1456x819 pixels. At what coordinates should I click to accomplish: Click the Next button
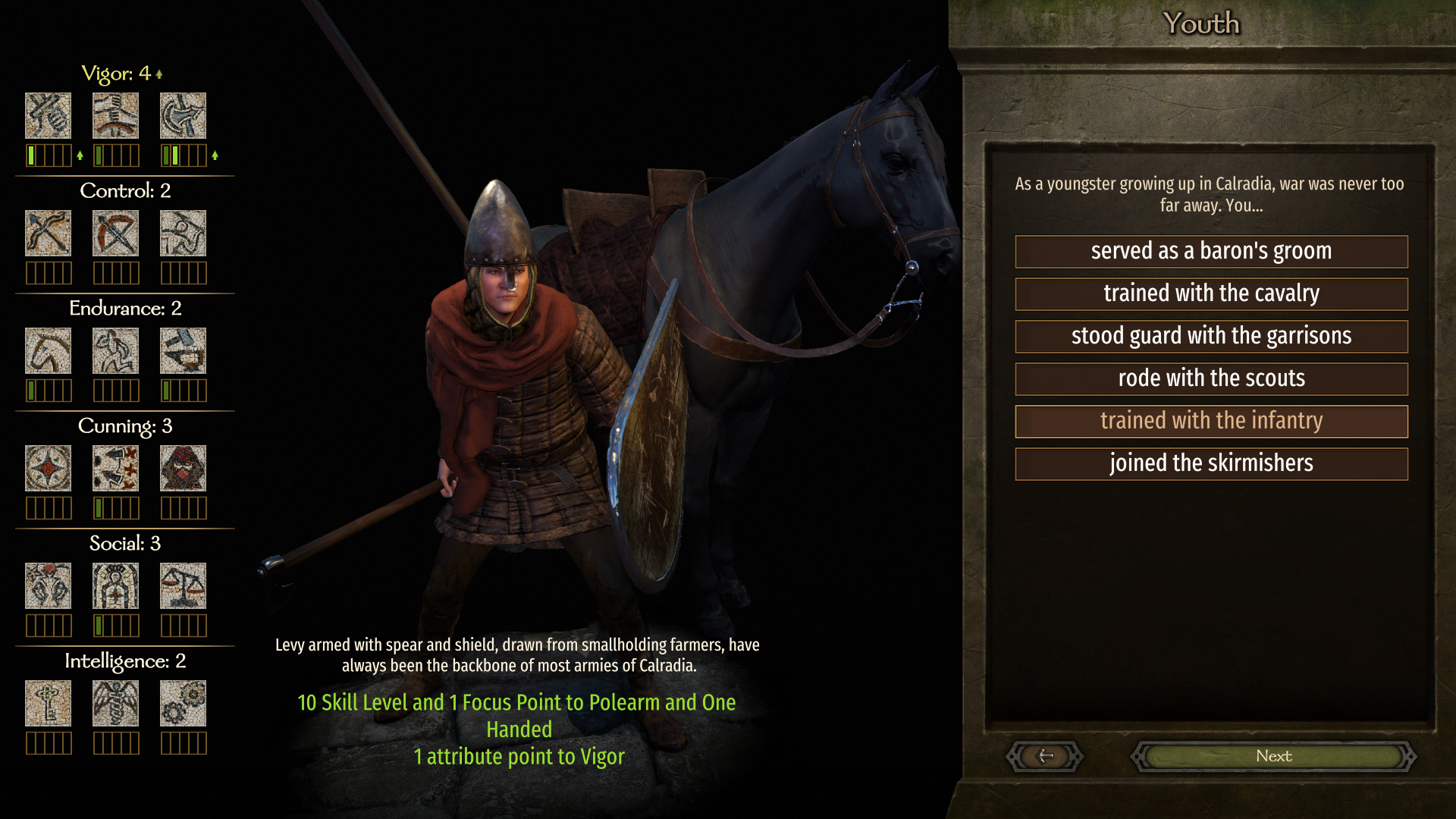tap(1273, 756)
